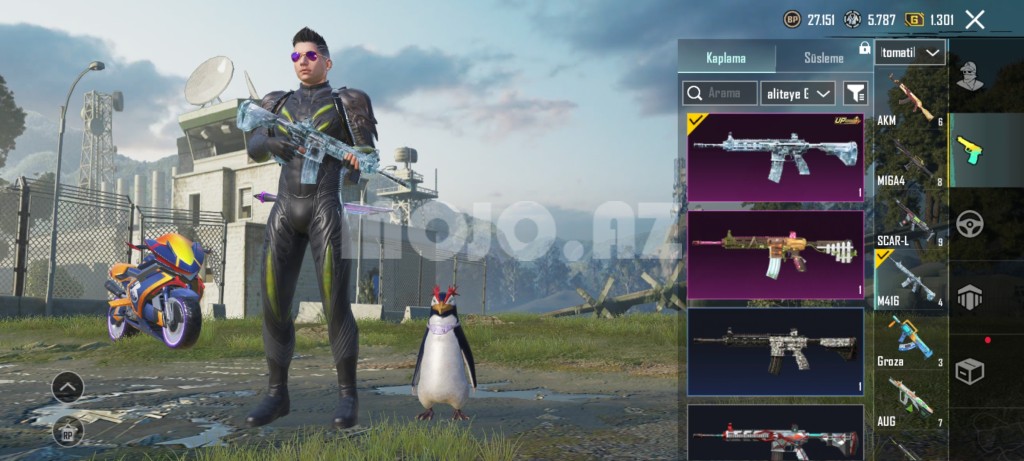Open the quality sort dropdown
1024x461 pixels.
click(798, 93)
